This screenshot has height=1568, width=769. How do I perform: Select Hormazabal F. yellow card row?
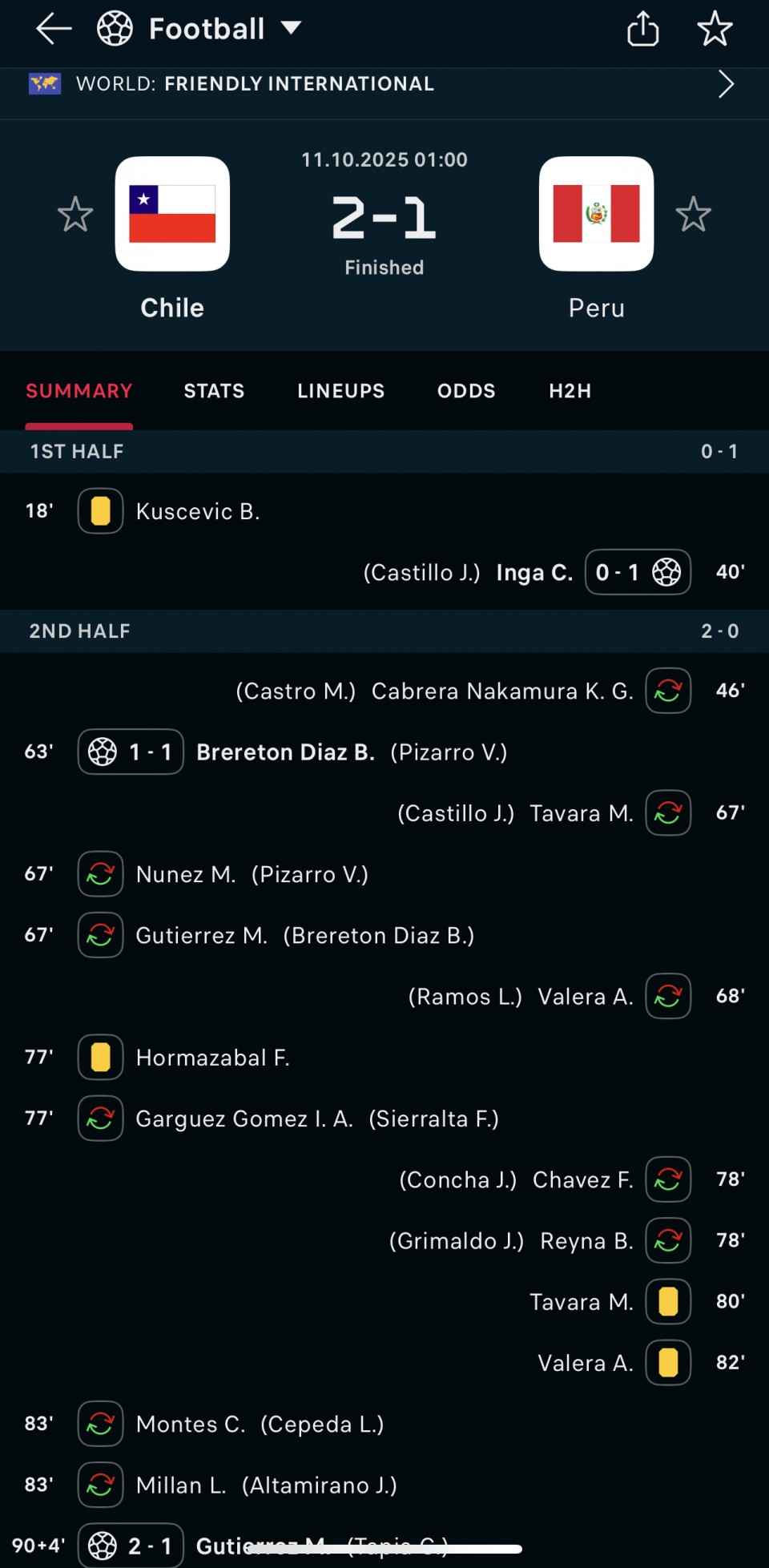pyautogui.click(x=212, y=1058)
